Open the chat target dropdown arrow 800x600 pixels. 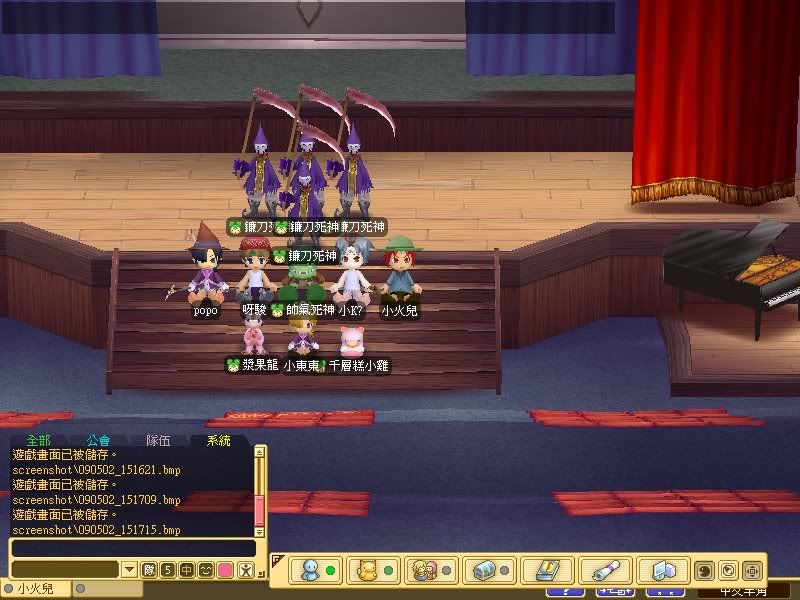coord(129,570)
